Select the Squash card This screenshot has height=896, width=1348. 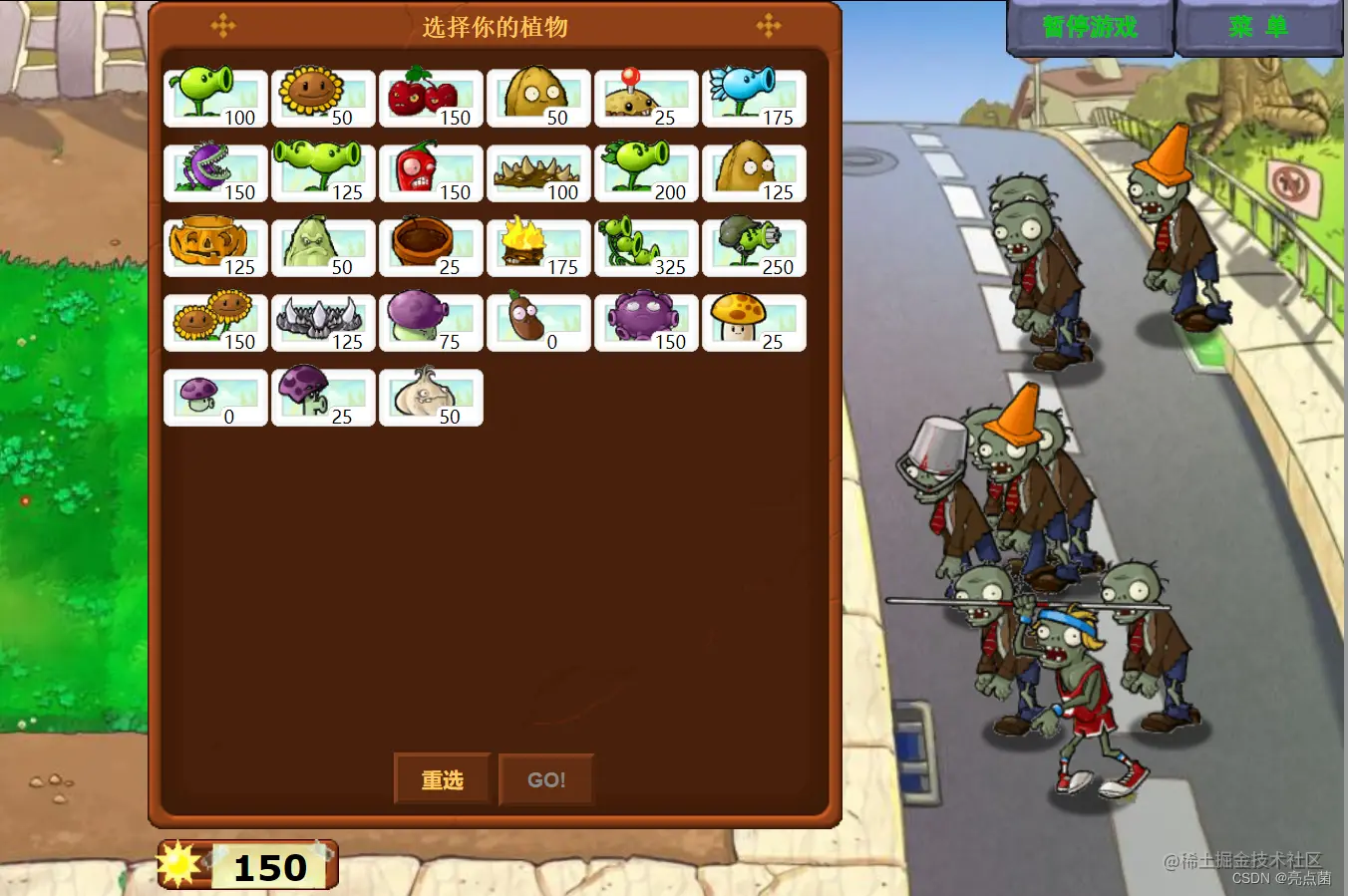pos(323,248)
